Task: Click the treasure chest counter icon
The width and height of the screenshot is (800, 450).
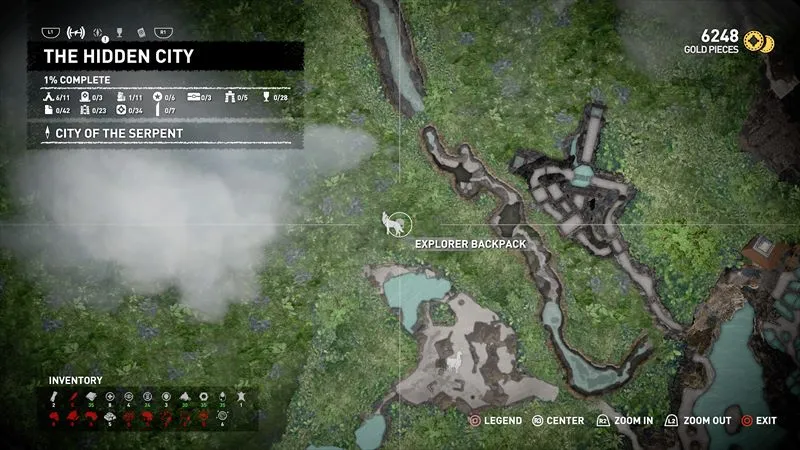Action: pos(192,96)
